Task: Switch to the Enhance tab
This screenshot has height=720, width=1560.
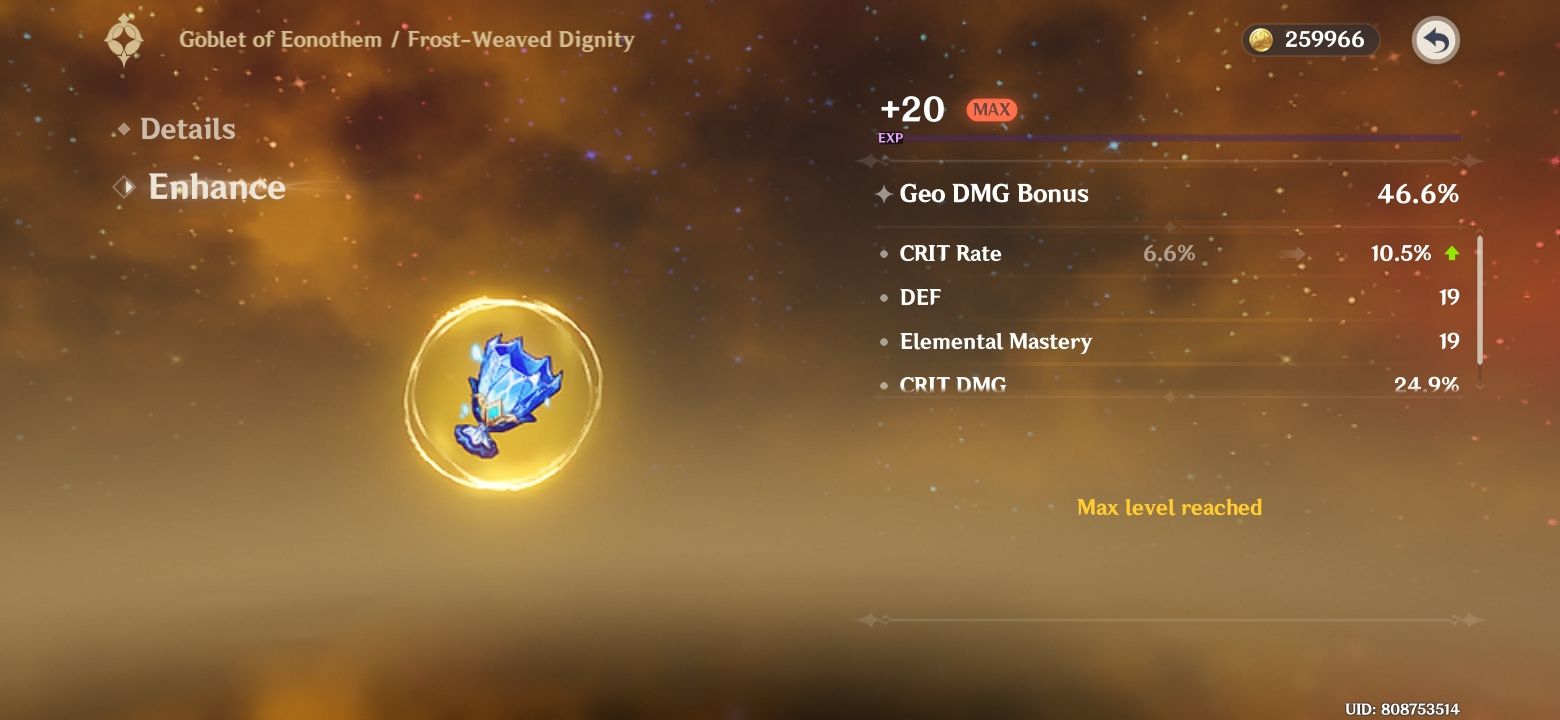Action: click(217, 187)
